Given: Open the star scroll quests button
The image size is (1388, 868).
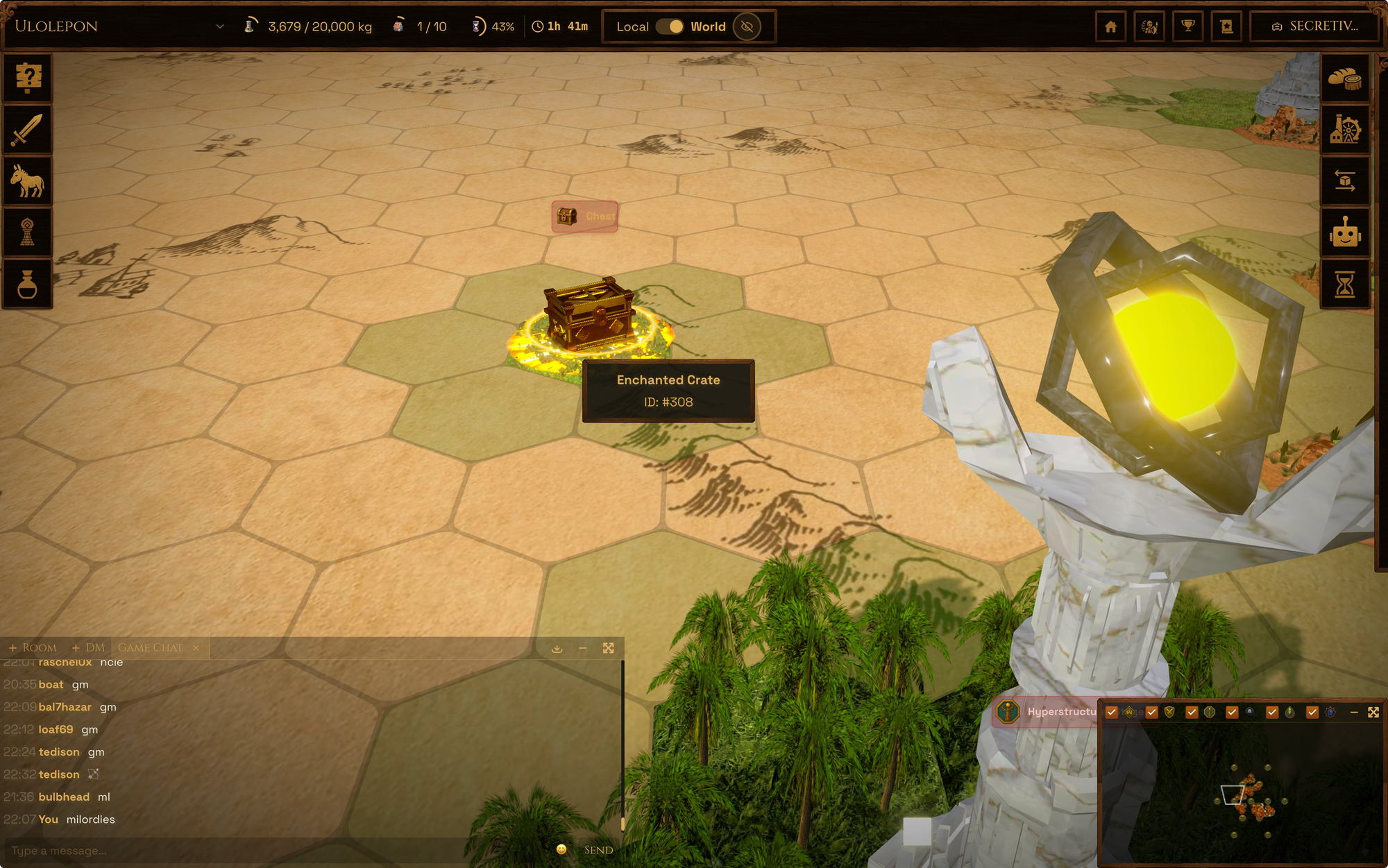Looking at the screenshot, I should click(x=1226, y=26).
